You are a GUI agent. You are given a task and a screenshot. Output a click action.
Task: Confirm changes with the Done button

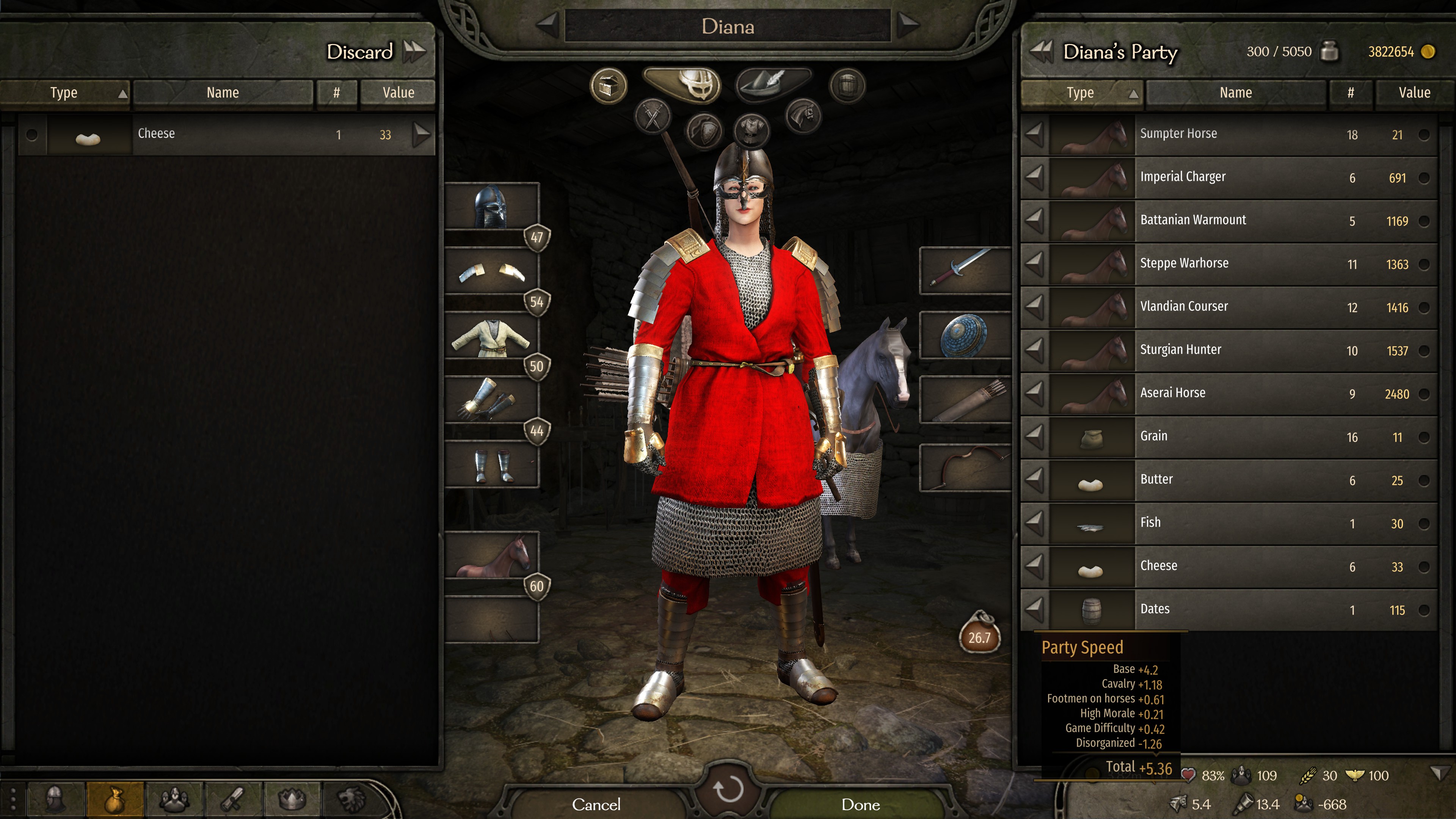tap(860, 804)
